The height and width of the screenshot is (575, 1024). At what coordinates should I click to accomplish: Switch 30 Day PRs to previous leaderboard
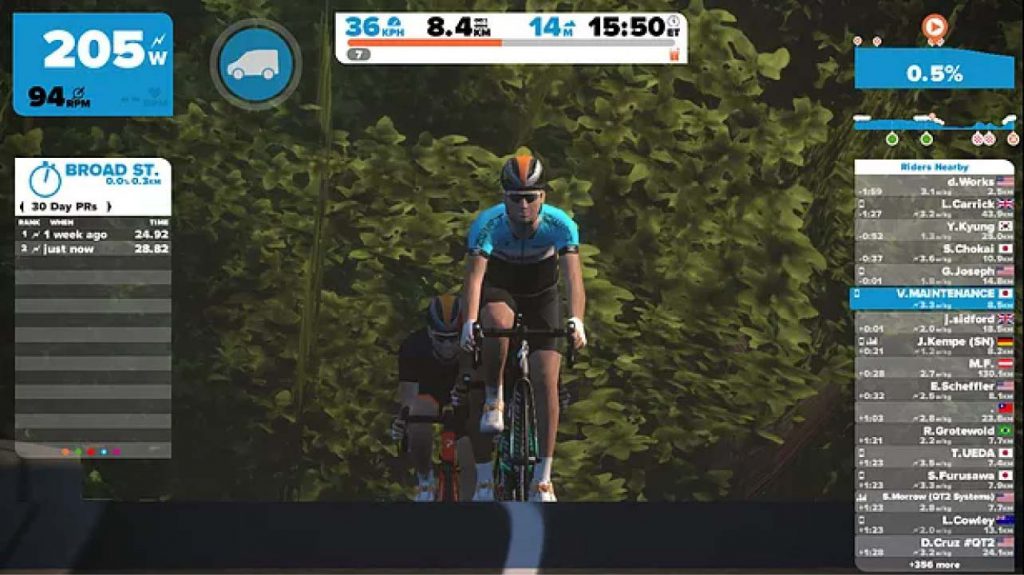click(x=23, y=206)
